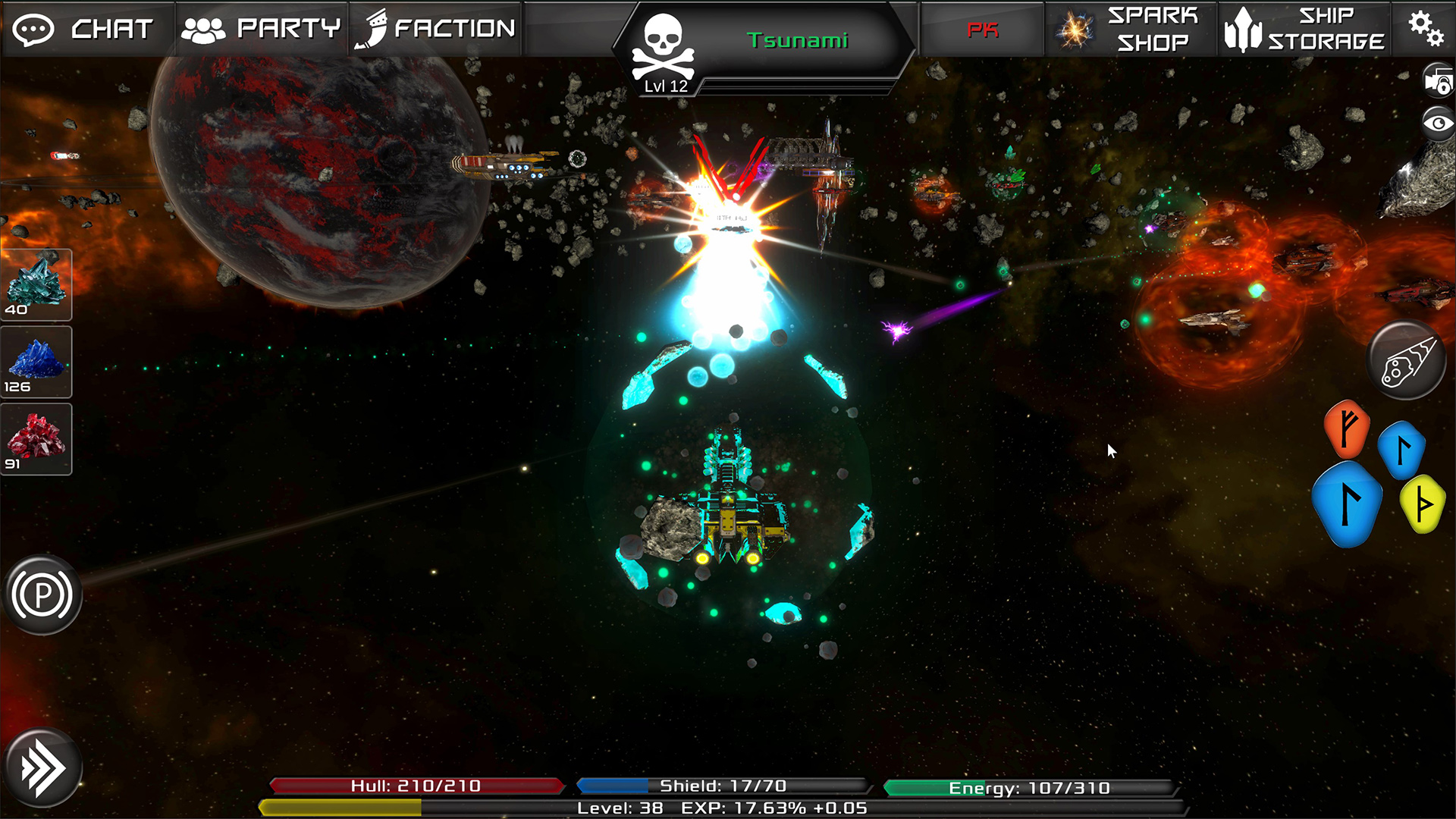This screenshot has width=1456, height=819.
Task: Open the Faction menu
Action: (x=436, y=29)
